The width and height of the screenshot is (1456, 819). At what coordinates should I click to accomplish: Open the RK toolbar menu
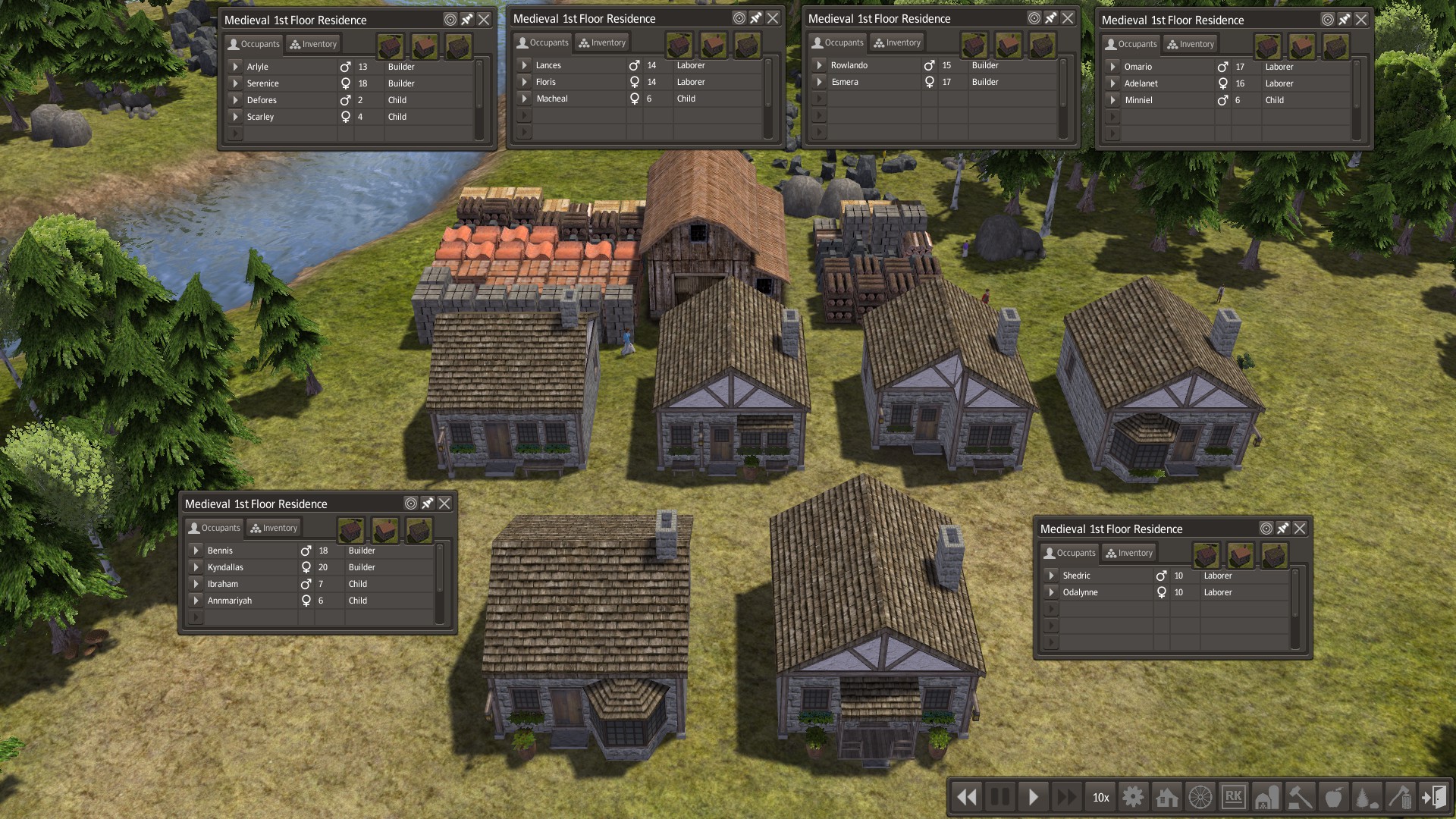(1234, 797)
